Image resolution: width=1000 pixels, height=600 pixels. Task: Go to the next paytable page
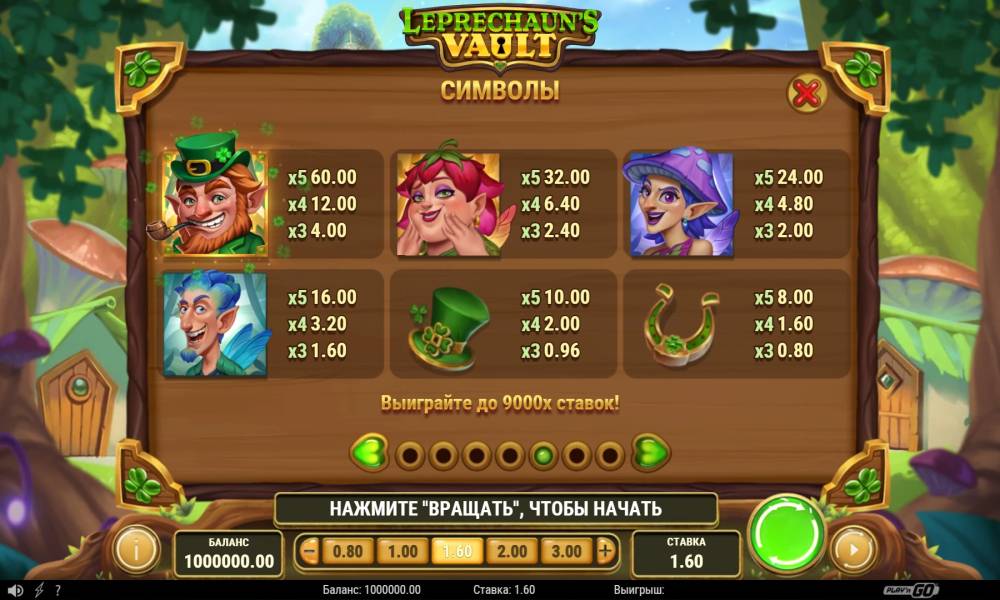651,454
